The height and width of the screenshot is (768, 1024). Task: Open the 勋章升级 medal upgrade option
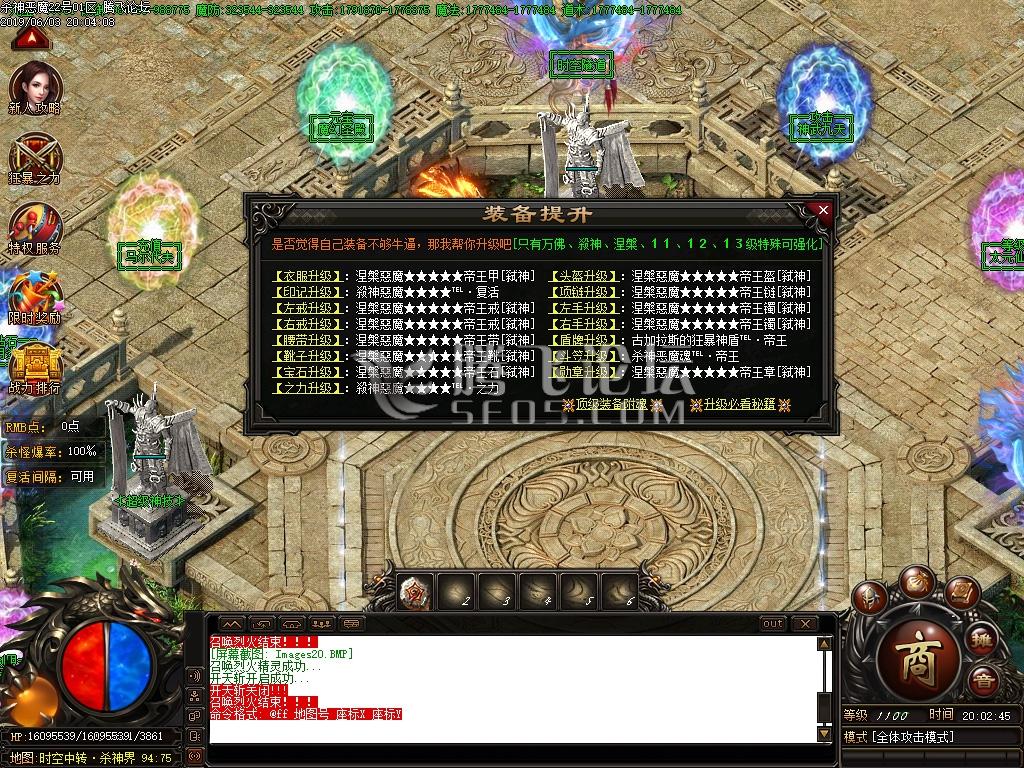(584, 372)
